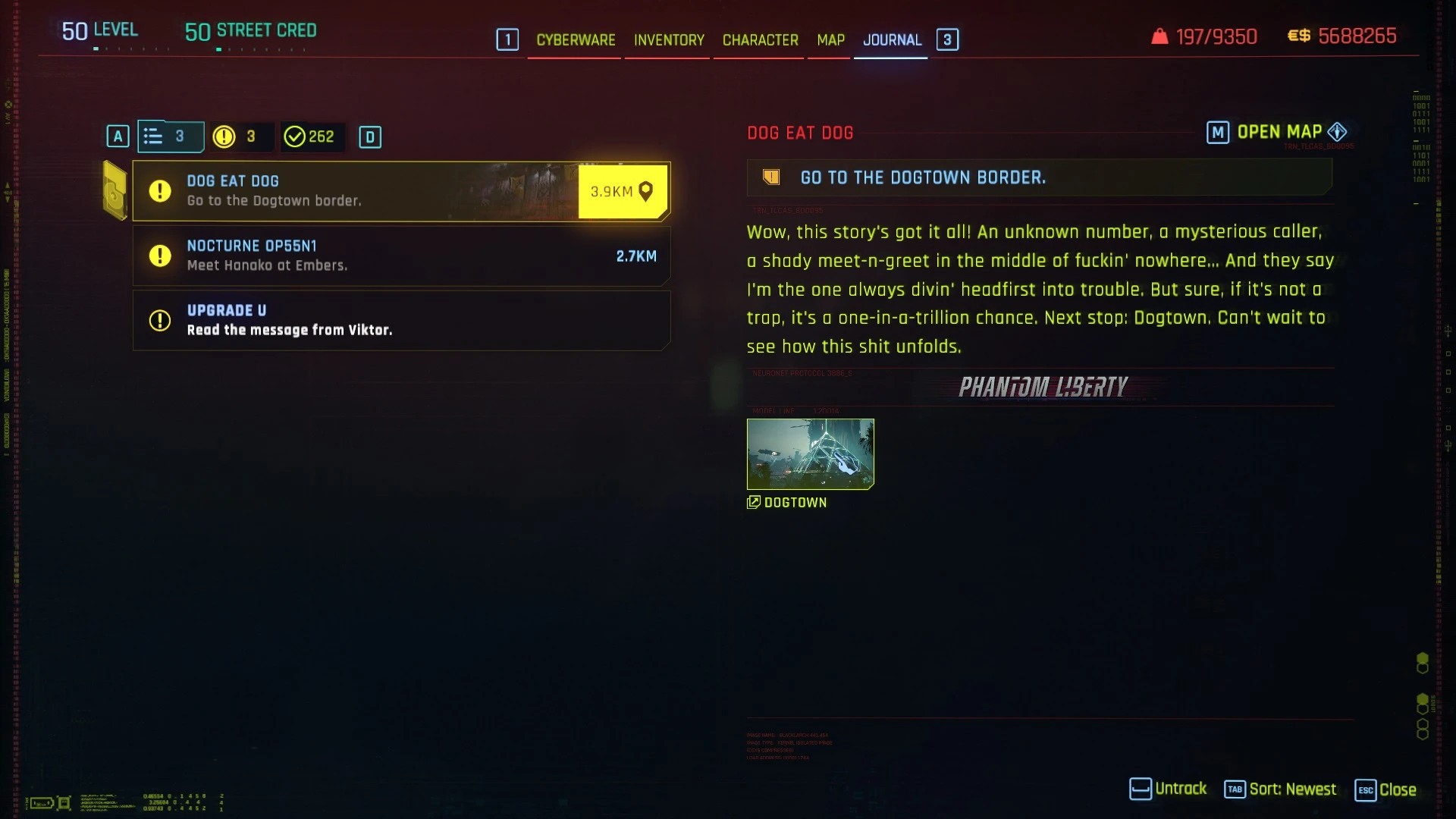Change sorting from Newest
The height and width of the screenshot is (819, 1456).
pyautogui.click(x=1280, y=789)
